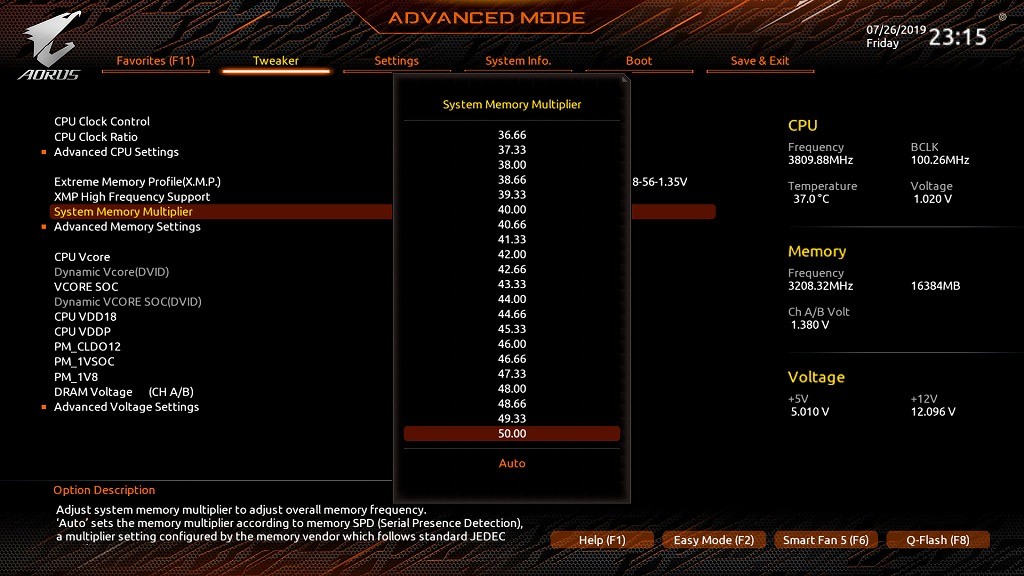The width and height of the screenshot is (1024, 576).
Task: Open the Boot tab
Action: click(639, 61)
